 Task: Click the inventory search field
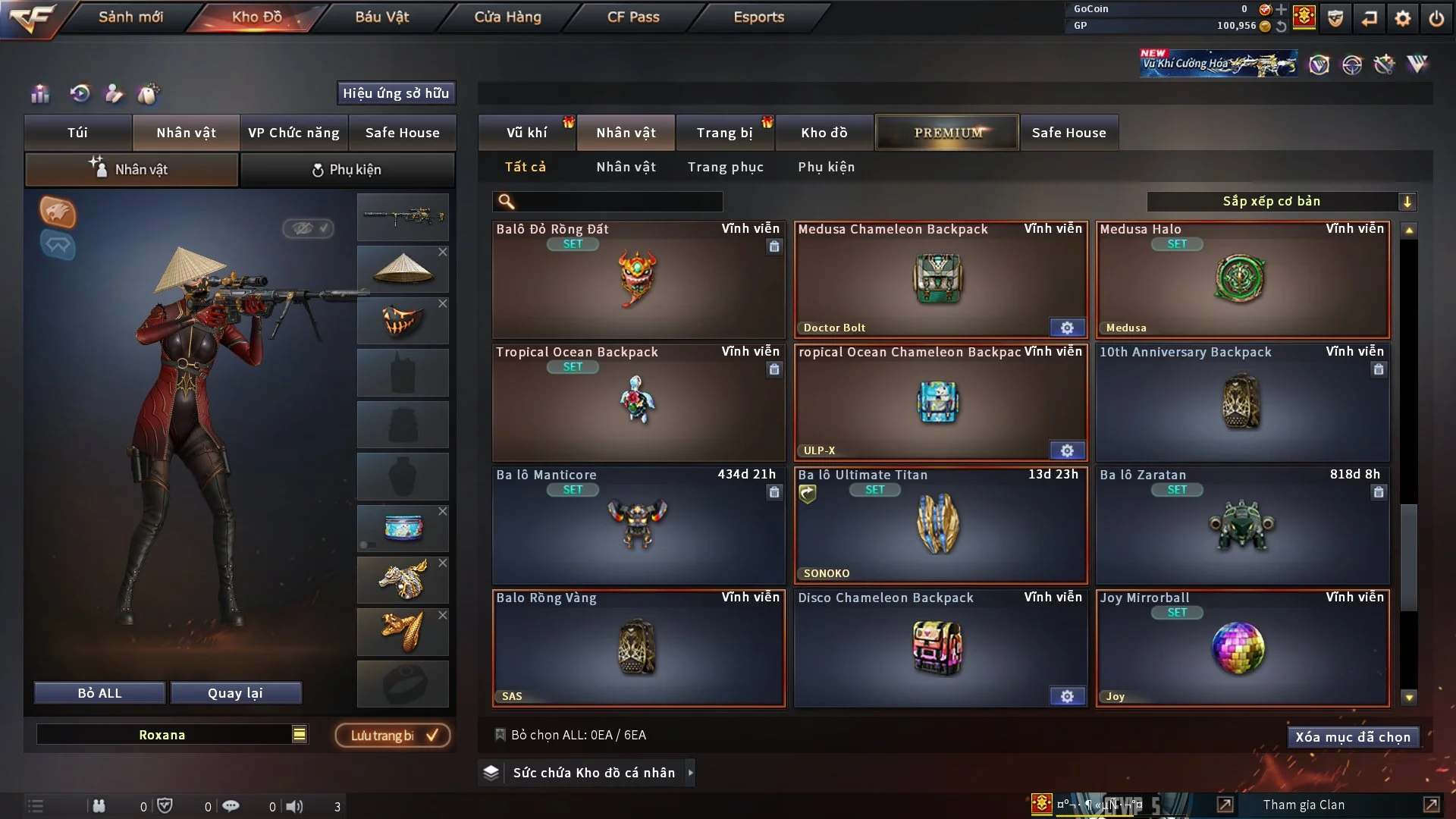point(618,202)
